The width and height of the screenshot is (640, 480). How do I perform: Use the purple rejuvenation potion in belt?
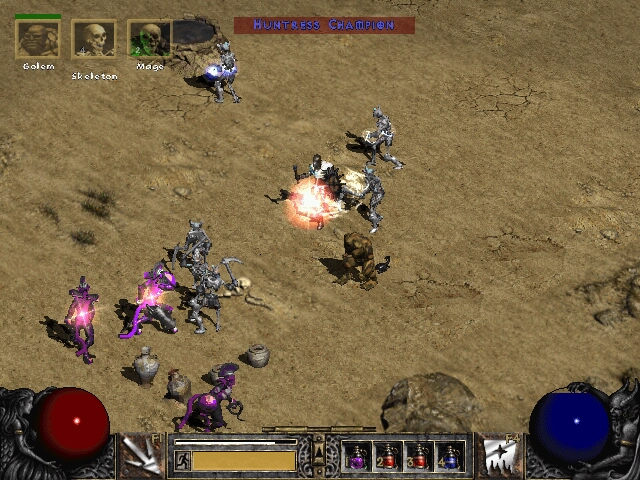point(358,457)
